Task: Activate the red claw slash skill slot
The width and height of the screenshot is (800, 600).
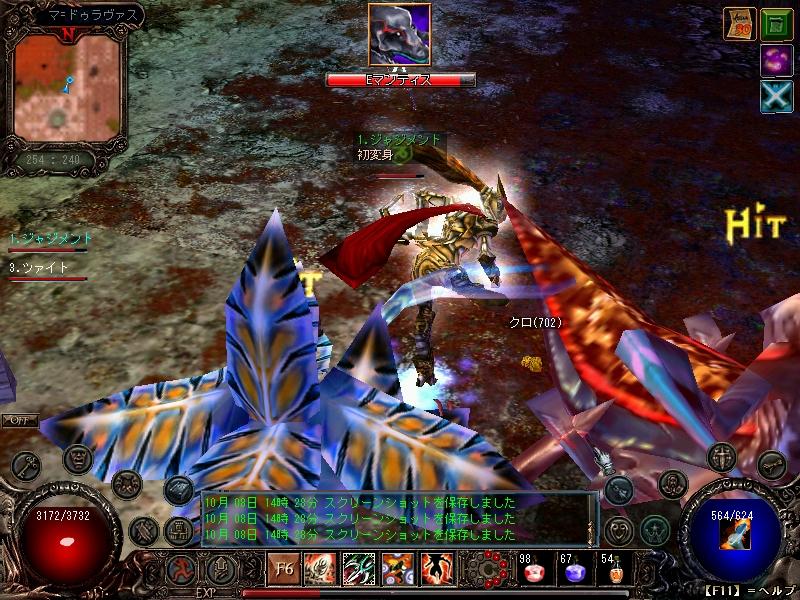Action: [x=320, y=570]
